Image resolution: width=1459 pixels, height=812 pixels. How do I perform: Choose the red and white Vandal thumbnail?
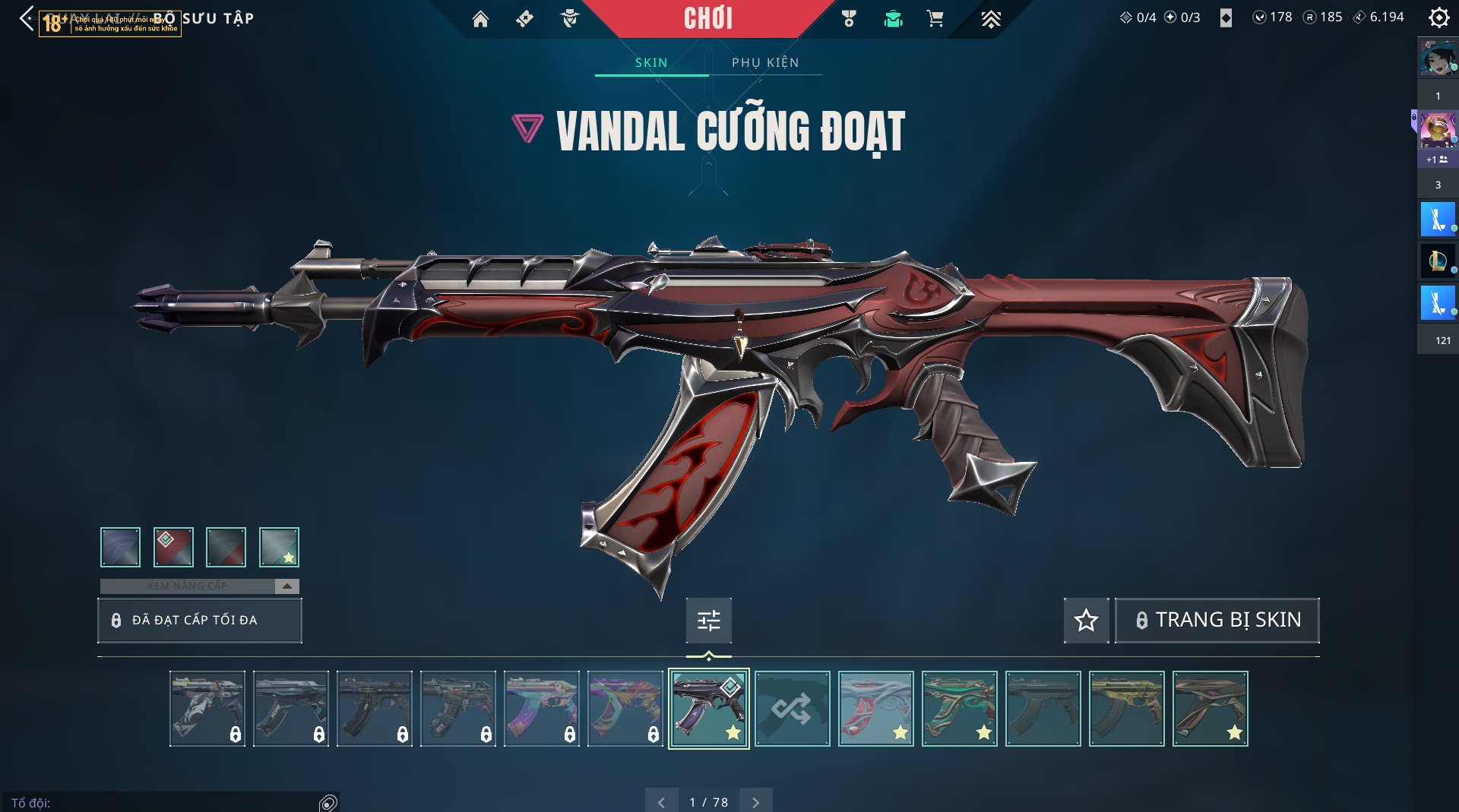coord(875,709)
